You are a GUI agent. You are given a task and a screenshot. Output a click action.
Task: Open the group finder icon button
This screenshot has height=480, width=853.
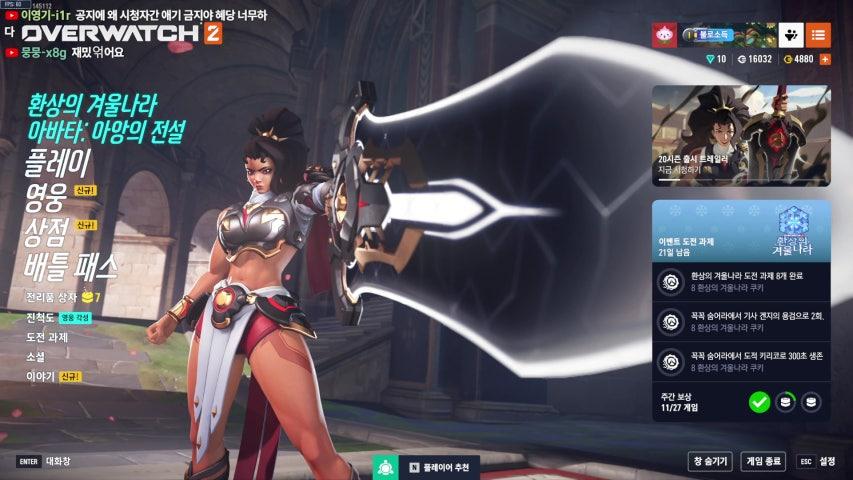click(790, 35)
